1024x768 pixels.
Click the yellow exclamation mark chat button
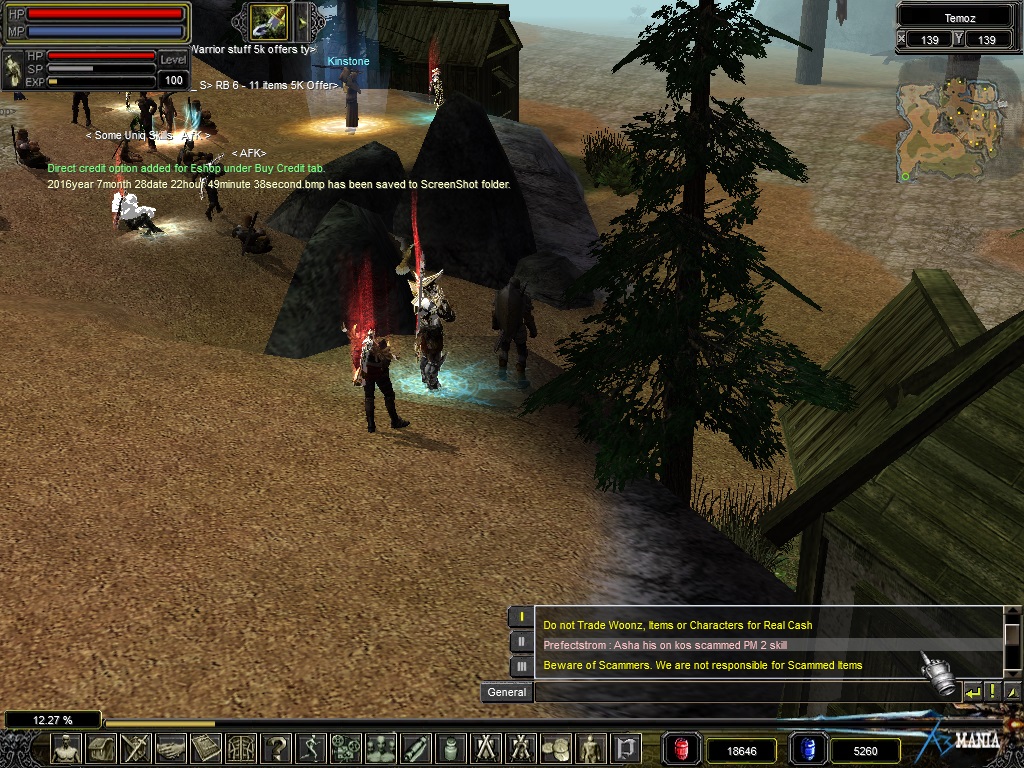point(993,692)
